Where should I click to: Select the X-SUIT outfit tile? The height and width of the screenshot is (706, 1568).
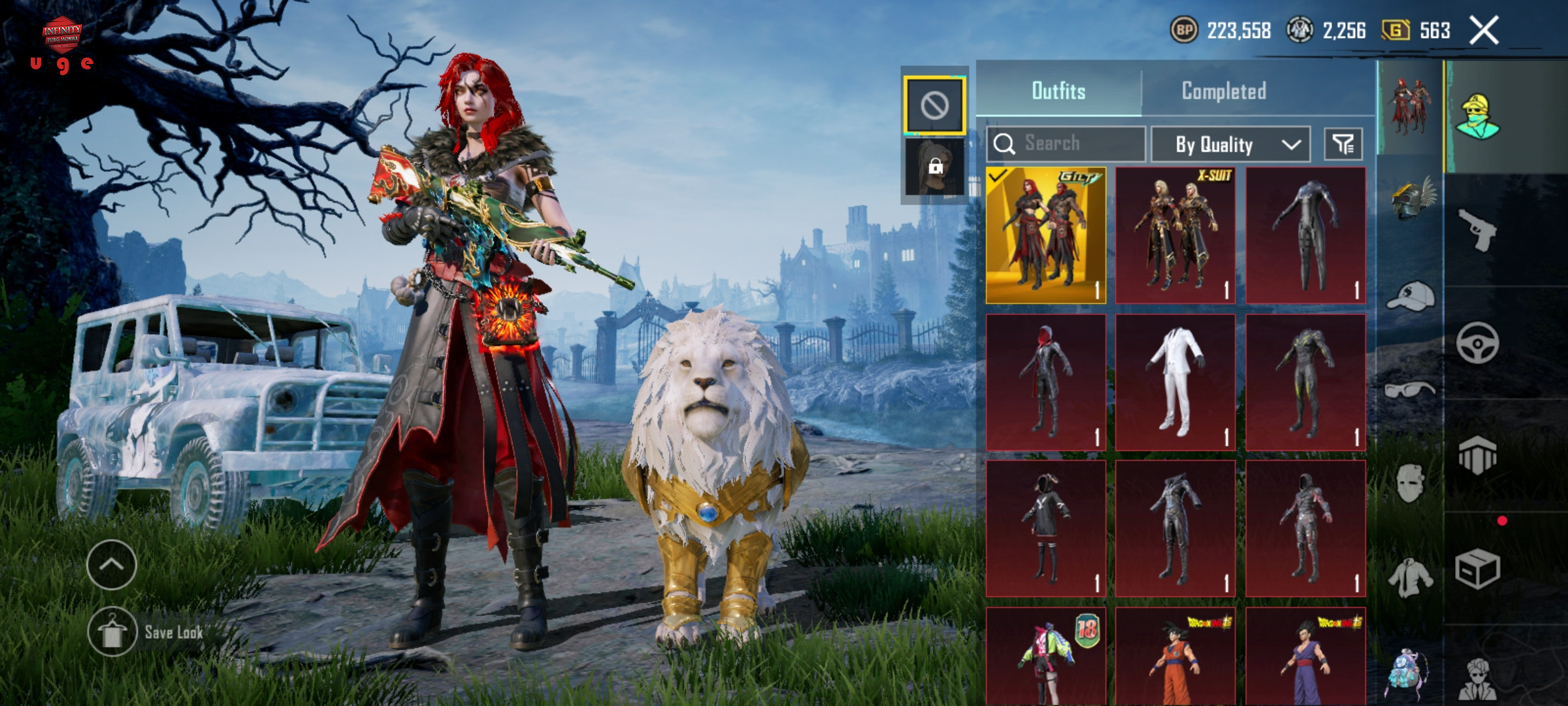point(1175,235)
